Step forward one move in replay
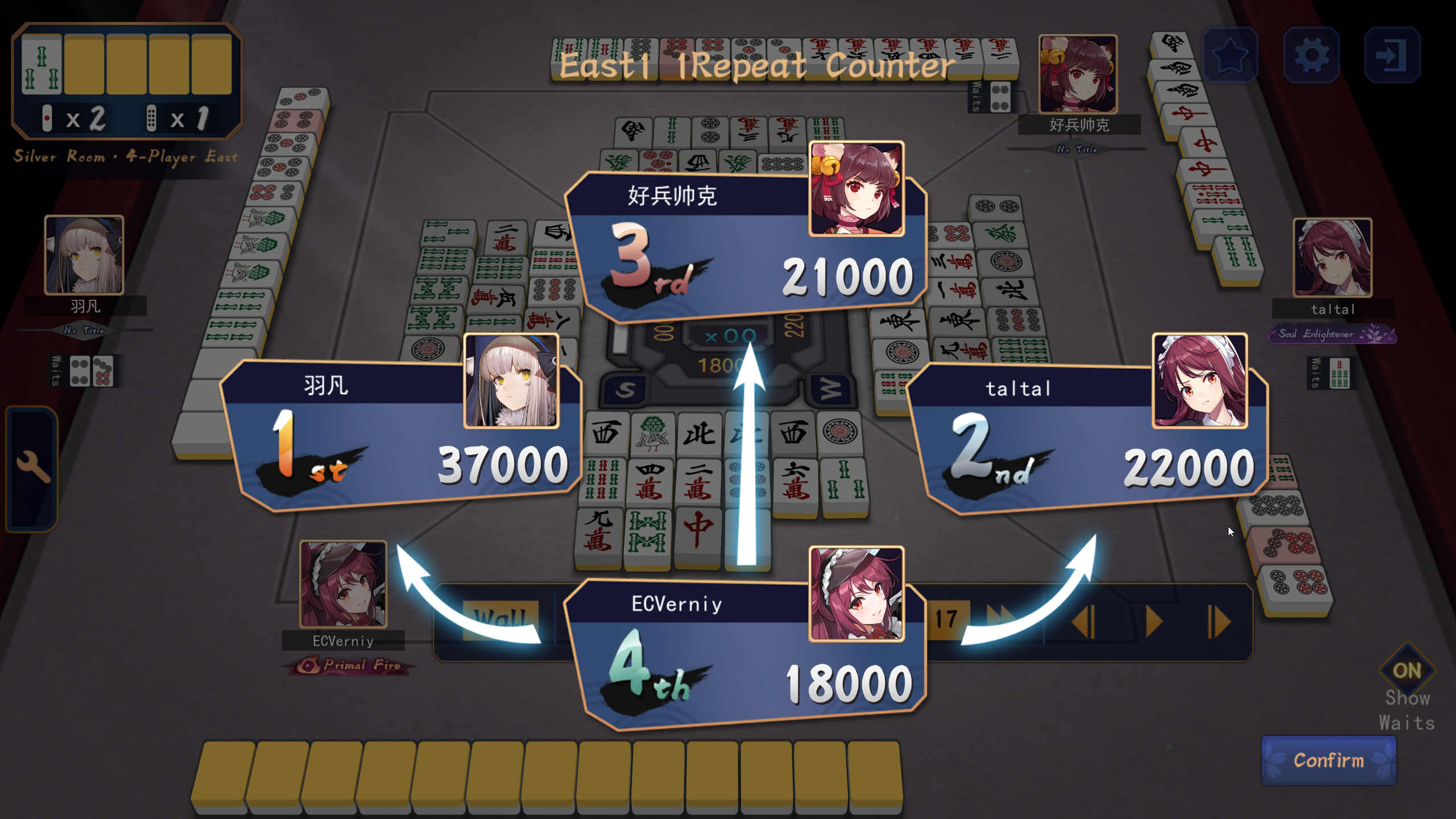Viewport: 1456px width, 819px height. tap(1219, 622)
